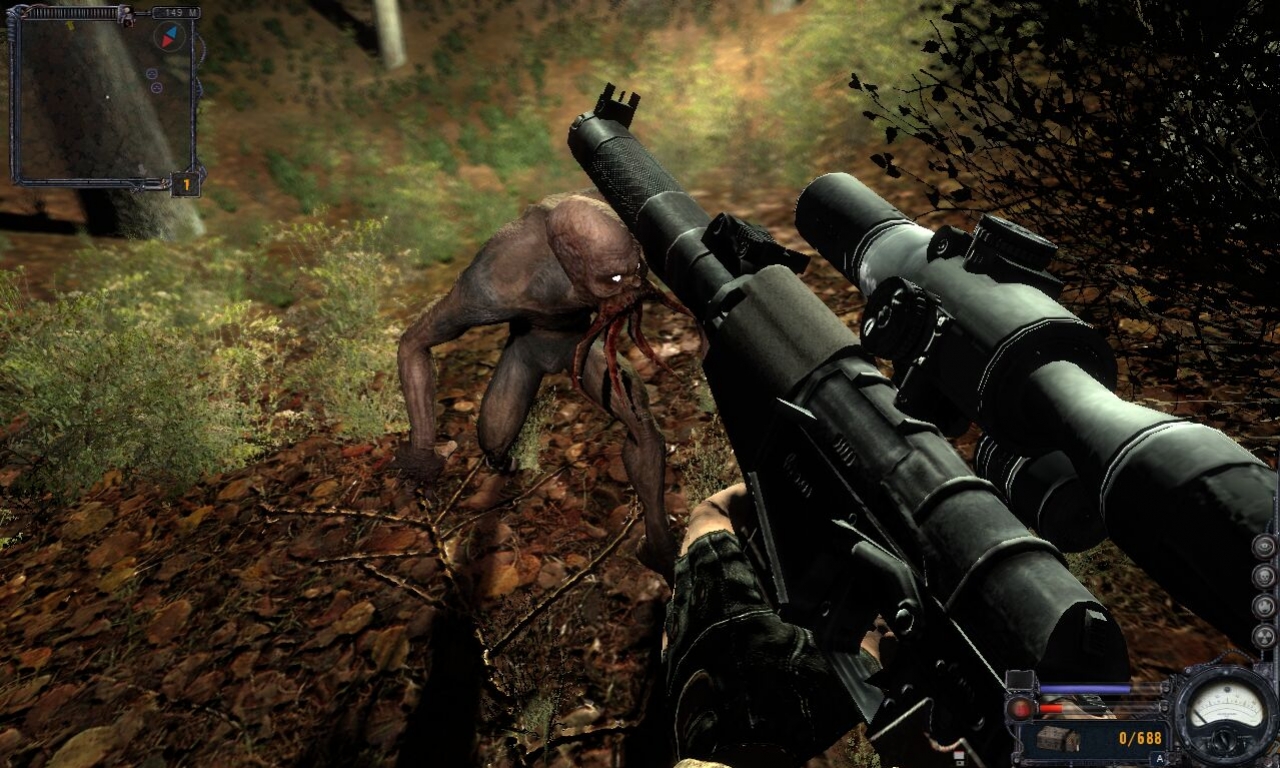Click the yellow '1' task counter badge

coord(186,184)
